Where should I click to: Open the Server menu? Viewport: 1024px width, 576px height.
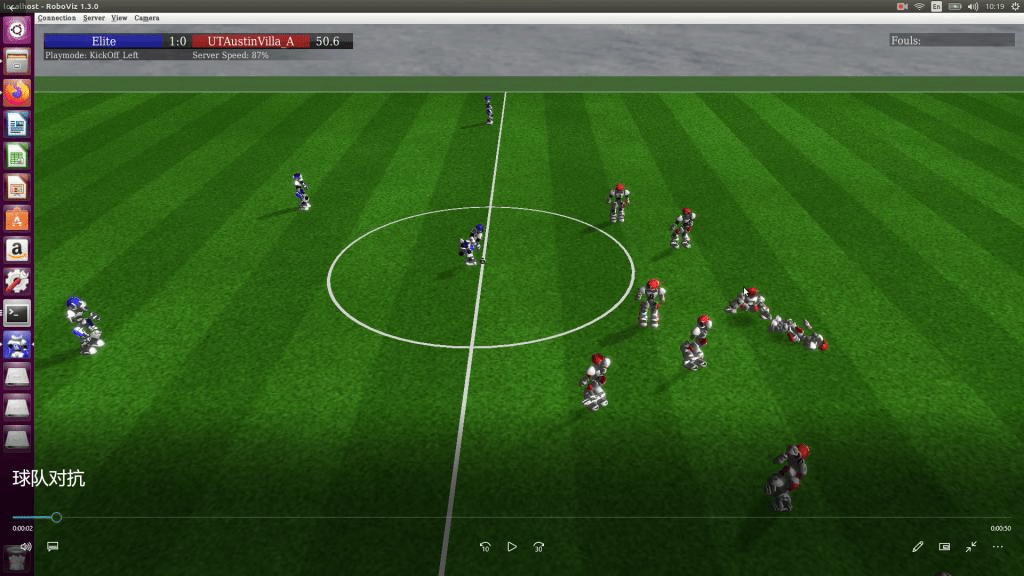click(94, 18)
